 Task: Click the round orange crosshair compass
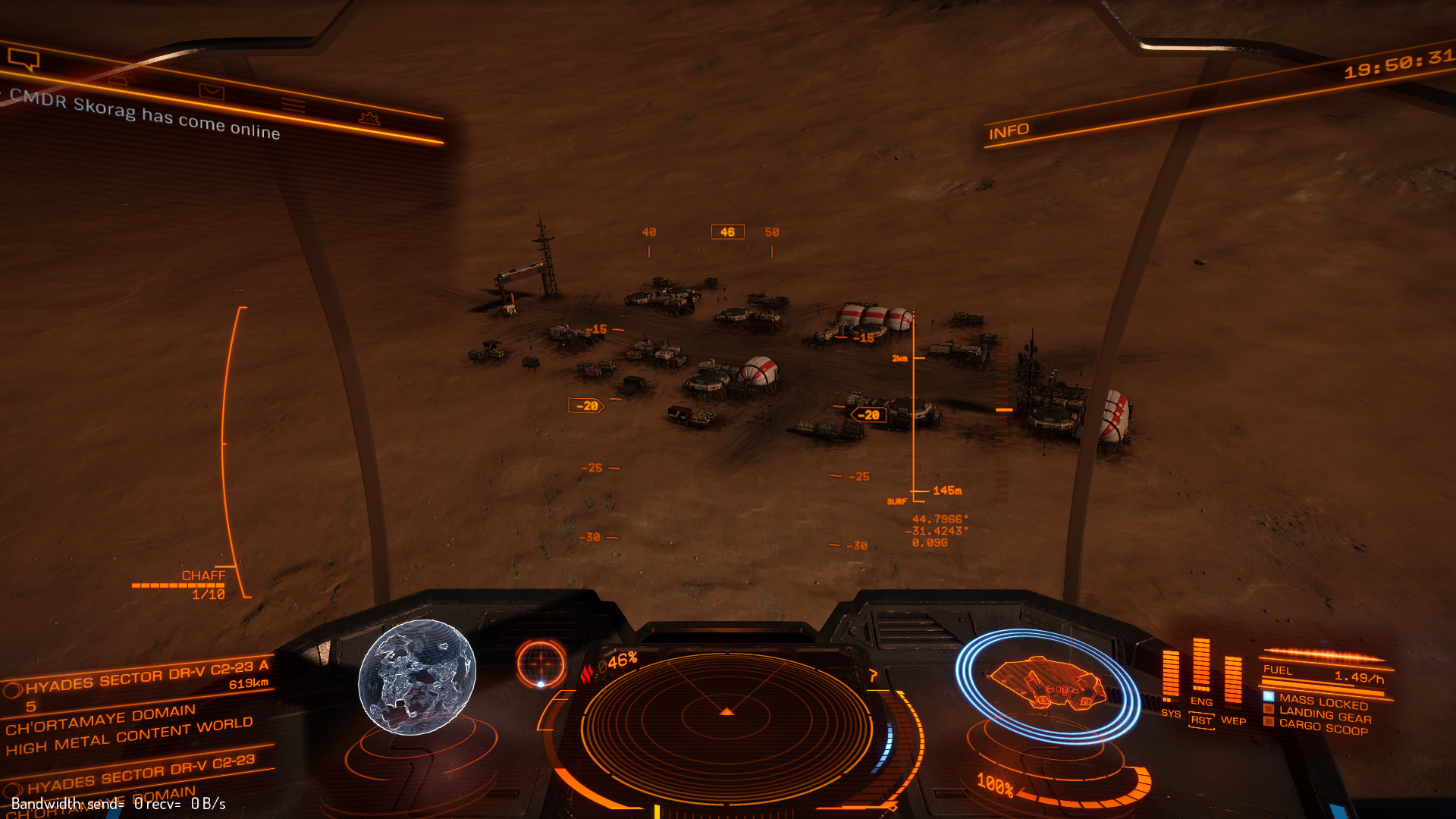541,664
